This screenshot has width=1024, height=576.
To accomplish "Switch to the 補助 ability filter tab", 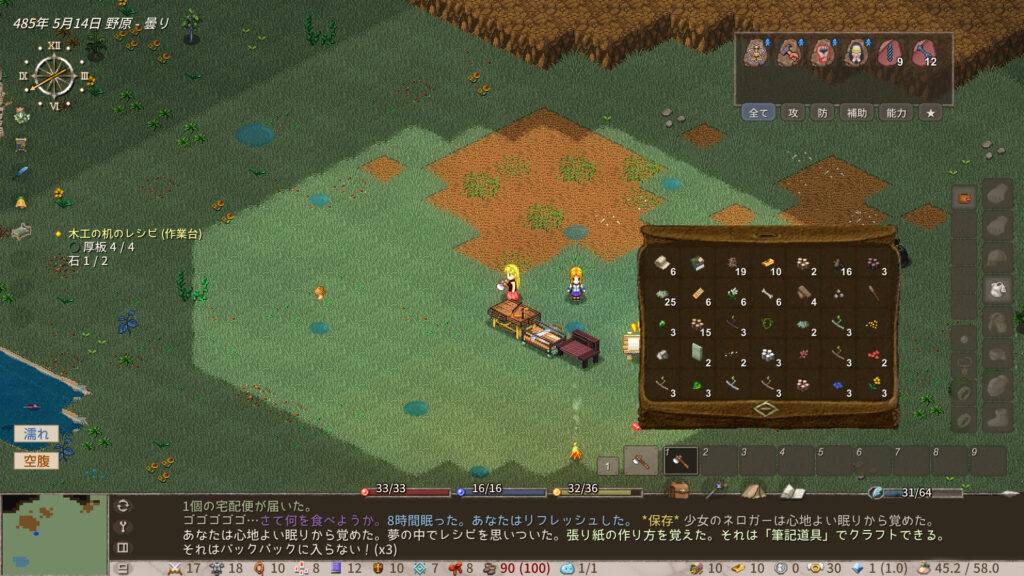I will click(x=856, y=113).
